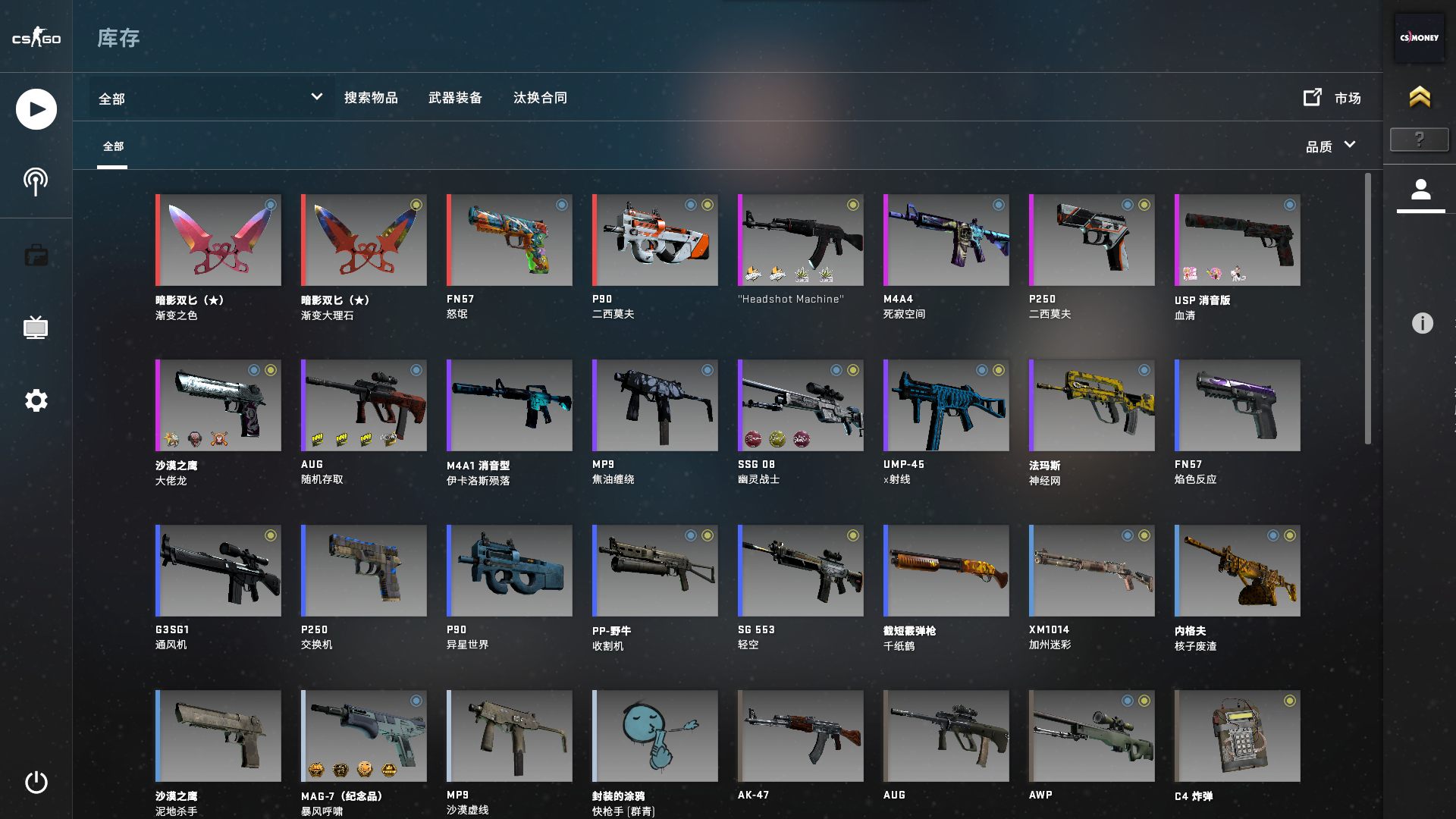Screen dimensions: 1456x819
Task: Open the 汰换合同 contracts option
Action: [x=540, y=97]
